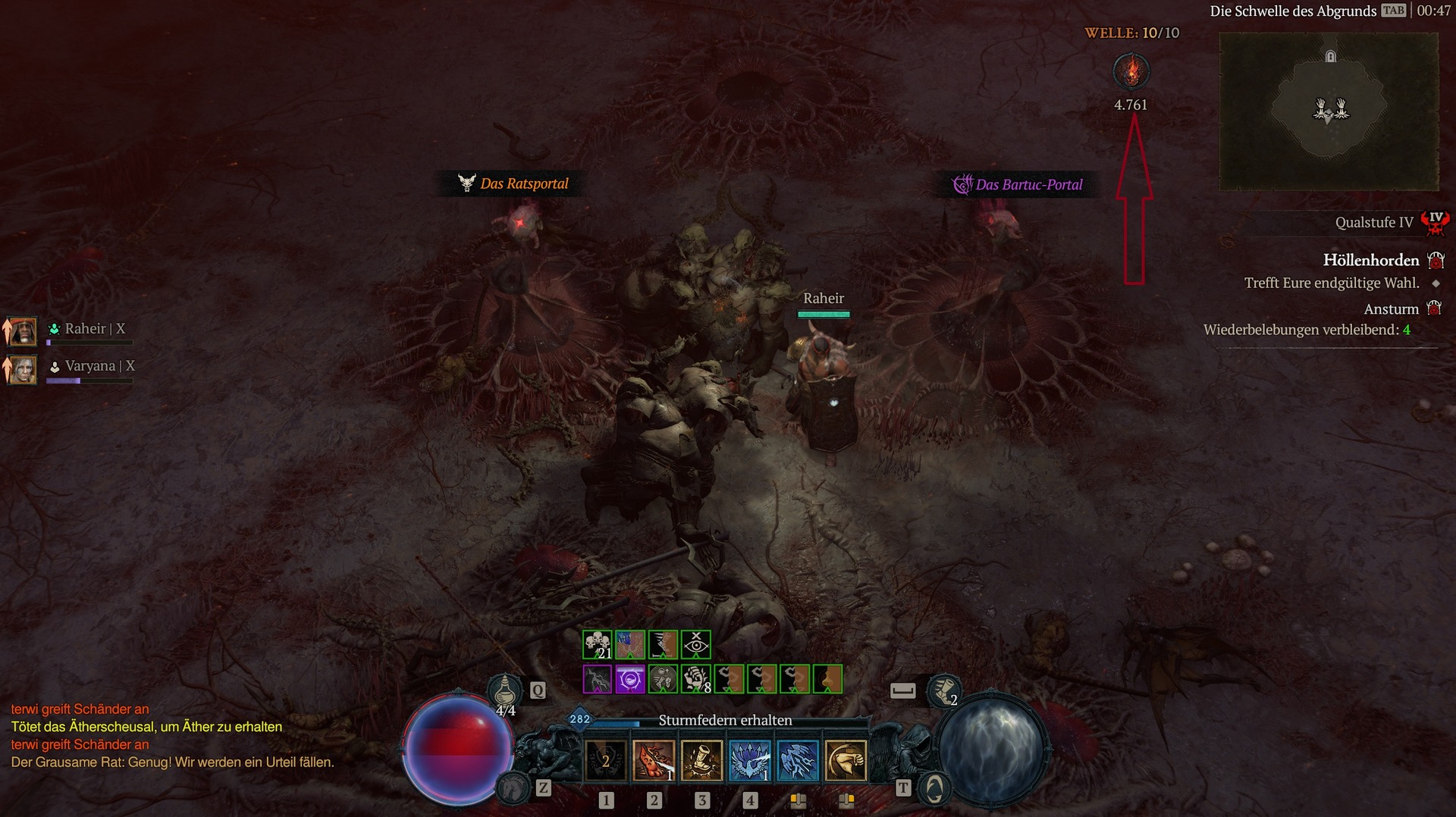This screenshot has height=817, width=1456.
Task: Click the town portal swirl icon
Action: tap(934, 789)
